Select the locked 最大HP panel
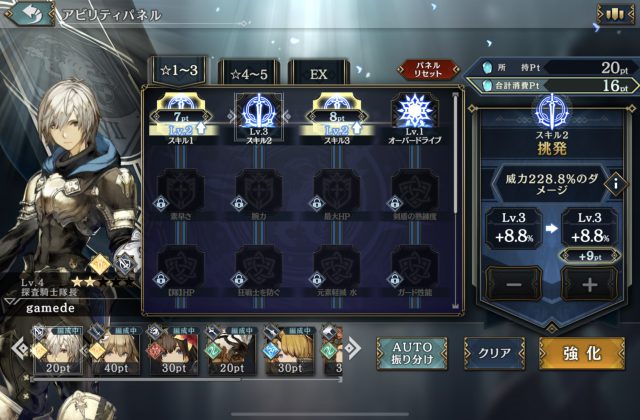640x420 pixels. click(x=336, y=190)
